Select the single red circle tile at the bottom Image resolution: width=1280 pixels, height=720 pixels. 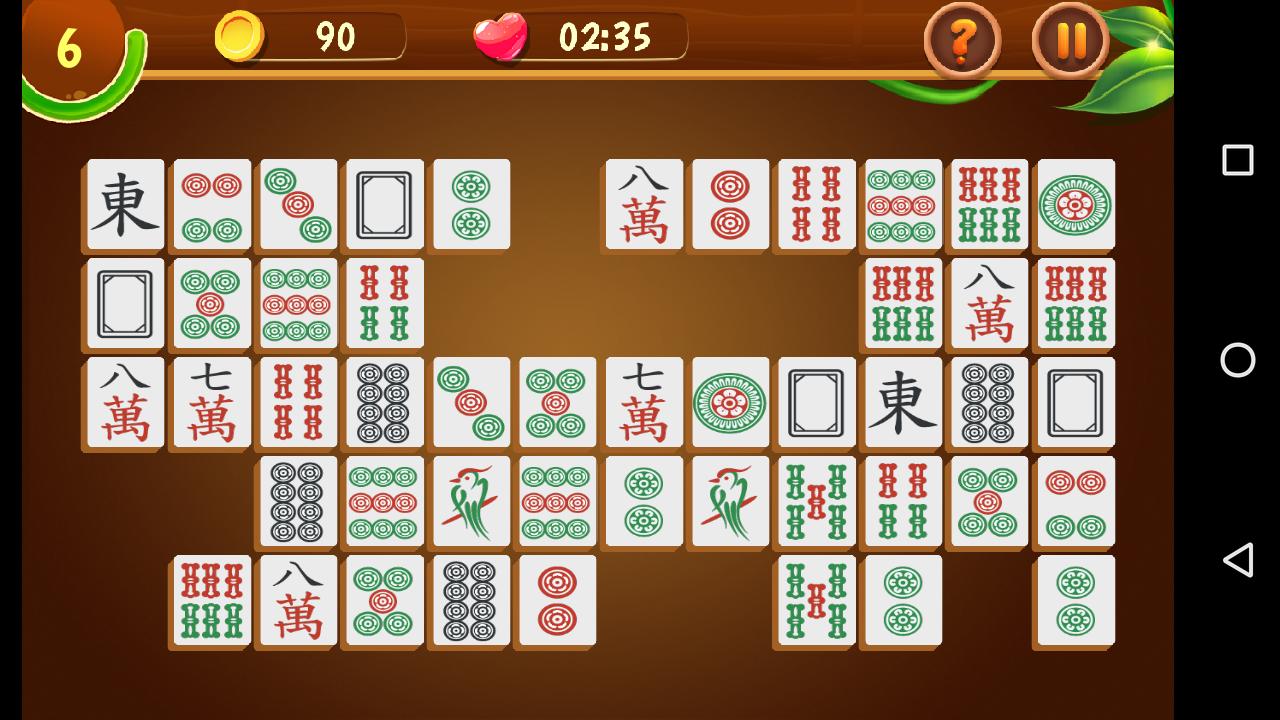coord(556,600)
